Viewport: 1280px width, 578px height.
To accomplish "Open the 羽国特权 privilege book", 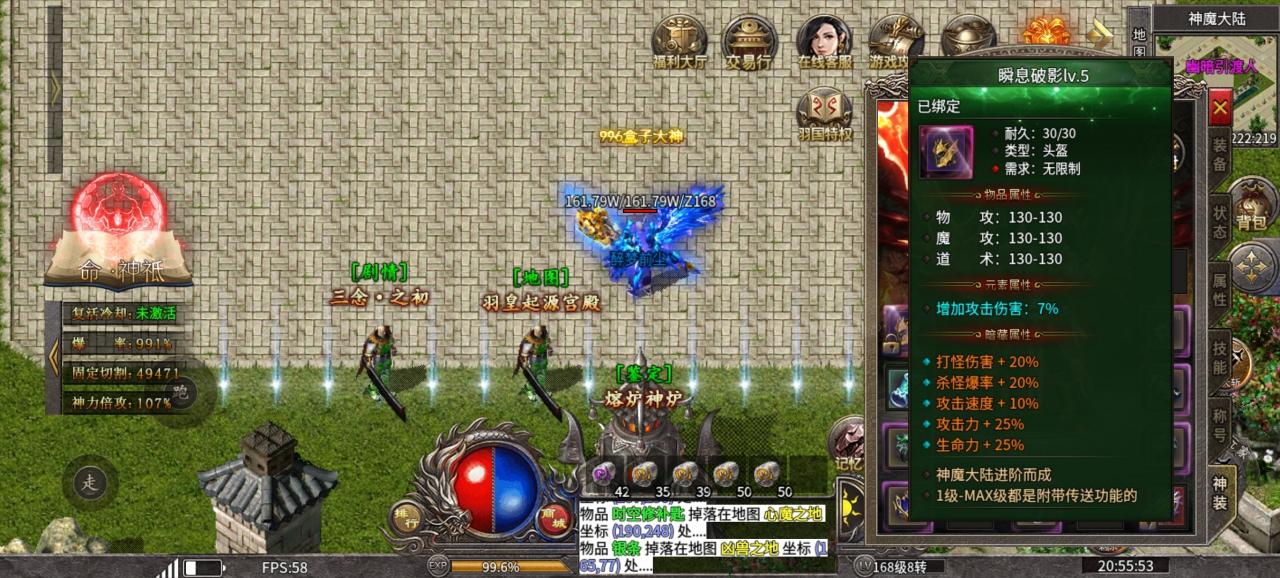I will [x=825, y=114].
